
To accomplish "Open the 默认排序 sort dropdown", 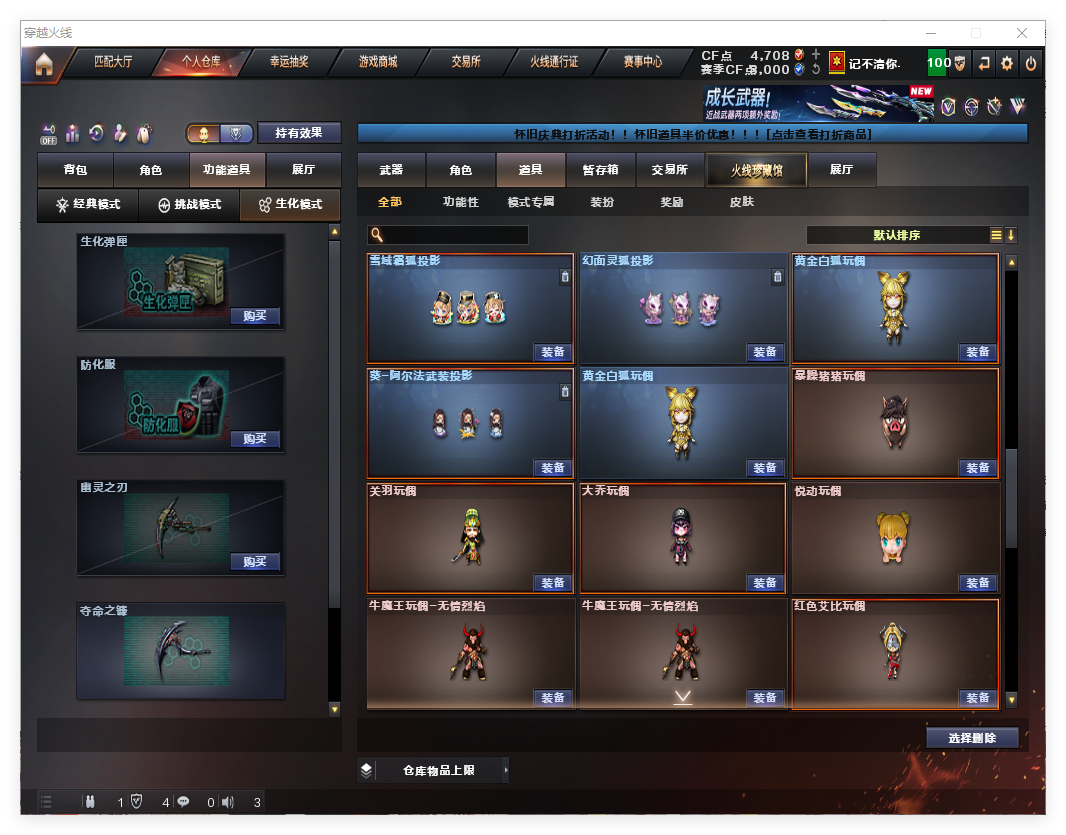I will [897, 235].
